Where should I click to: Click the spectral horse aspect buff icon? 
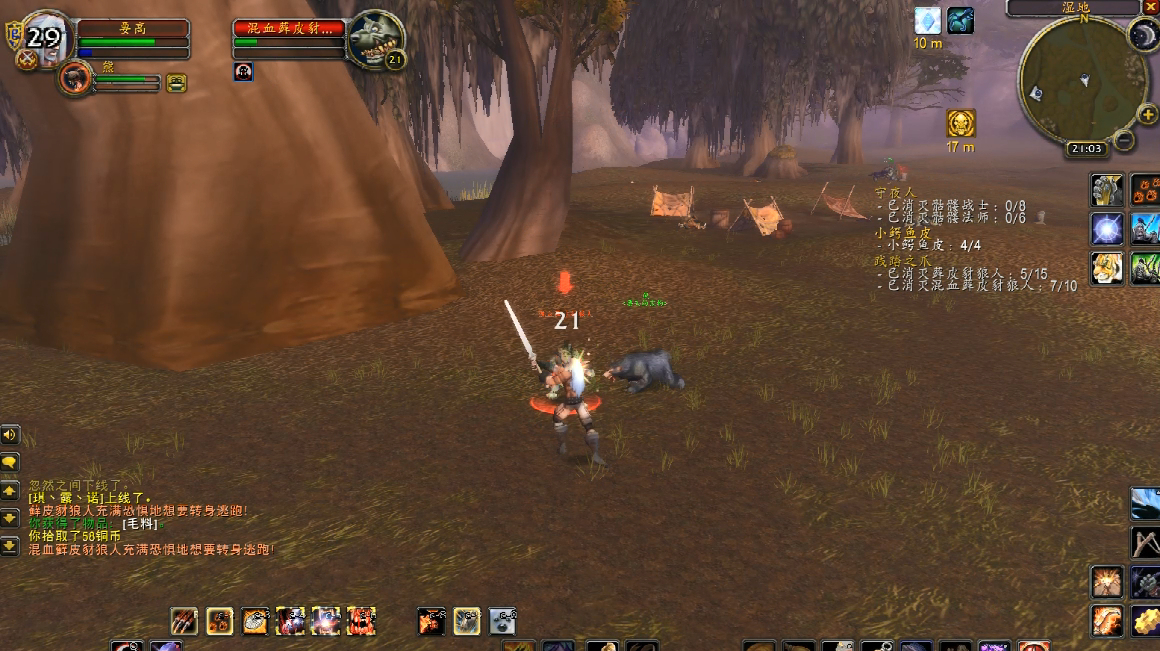tap(961, 21)
